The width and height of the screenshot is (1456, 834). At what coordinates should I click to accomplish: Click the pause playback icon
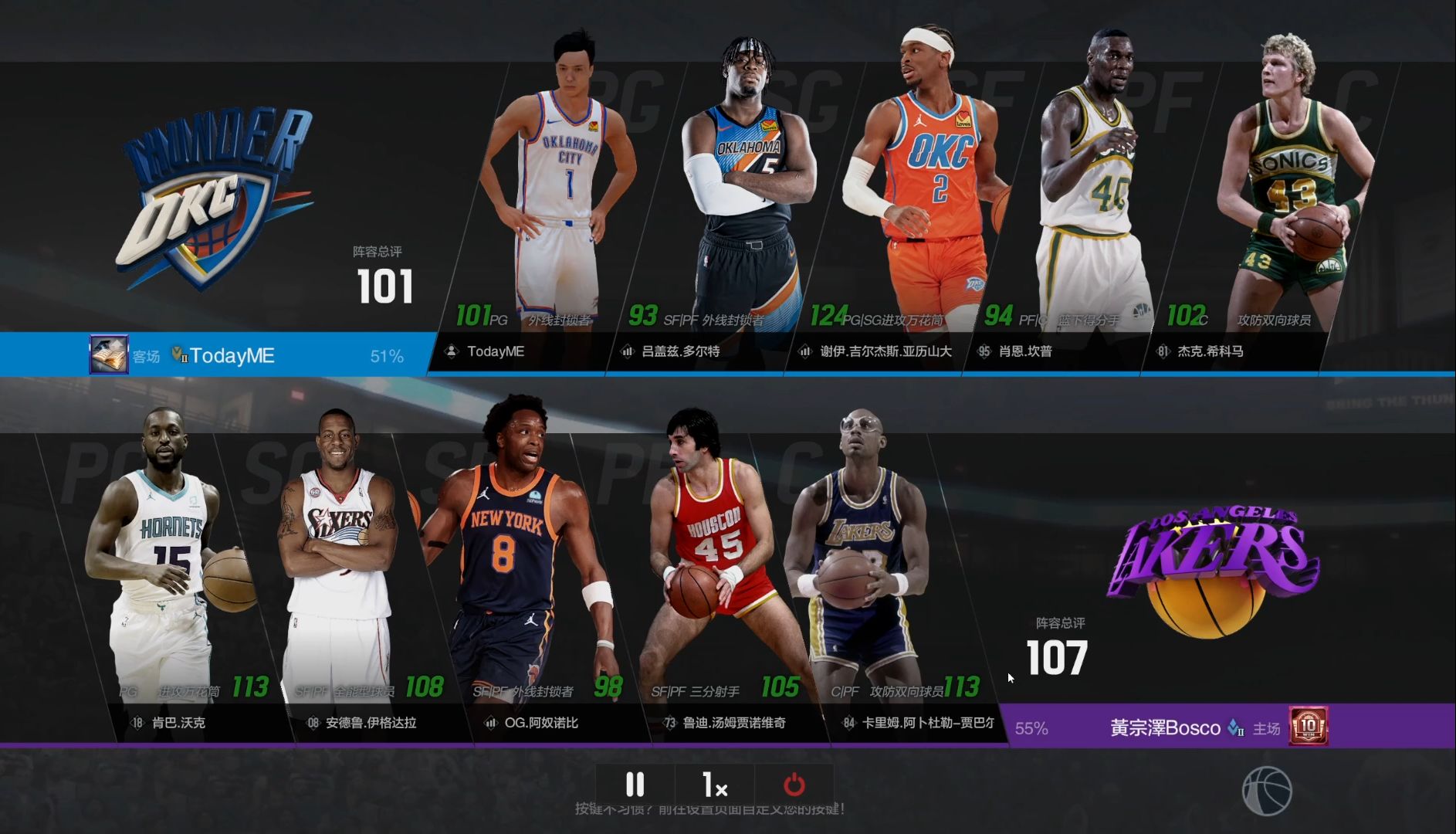coord(635,785)
